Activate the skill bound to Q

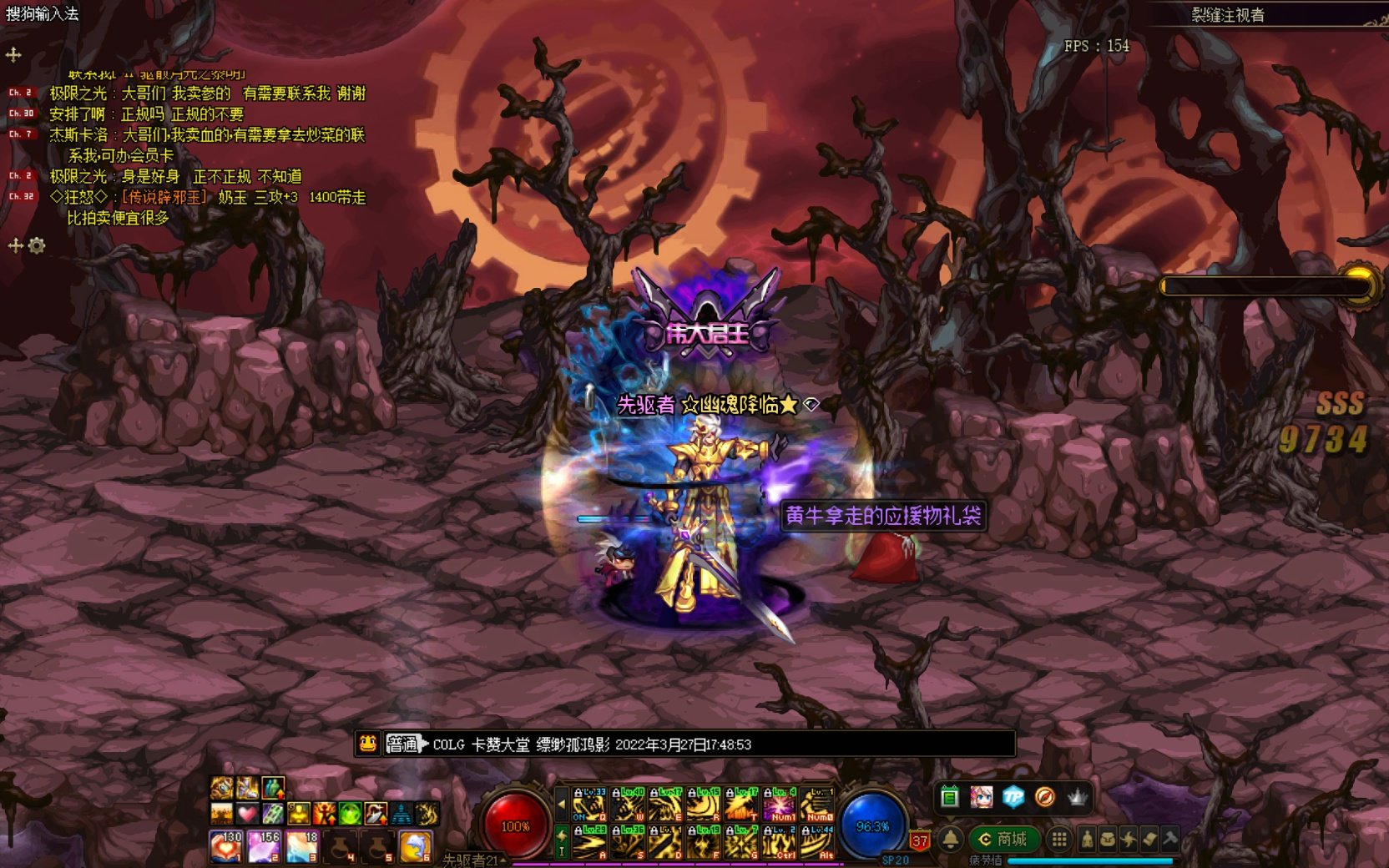(x=589, y=805)
